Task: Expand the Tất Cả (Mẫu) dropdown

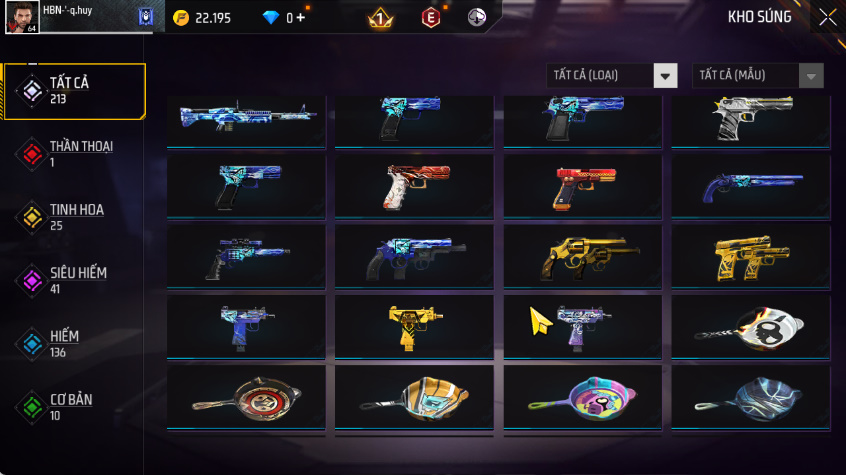Action: [x=811, y=76]
